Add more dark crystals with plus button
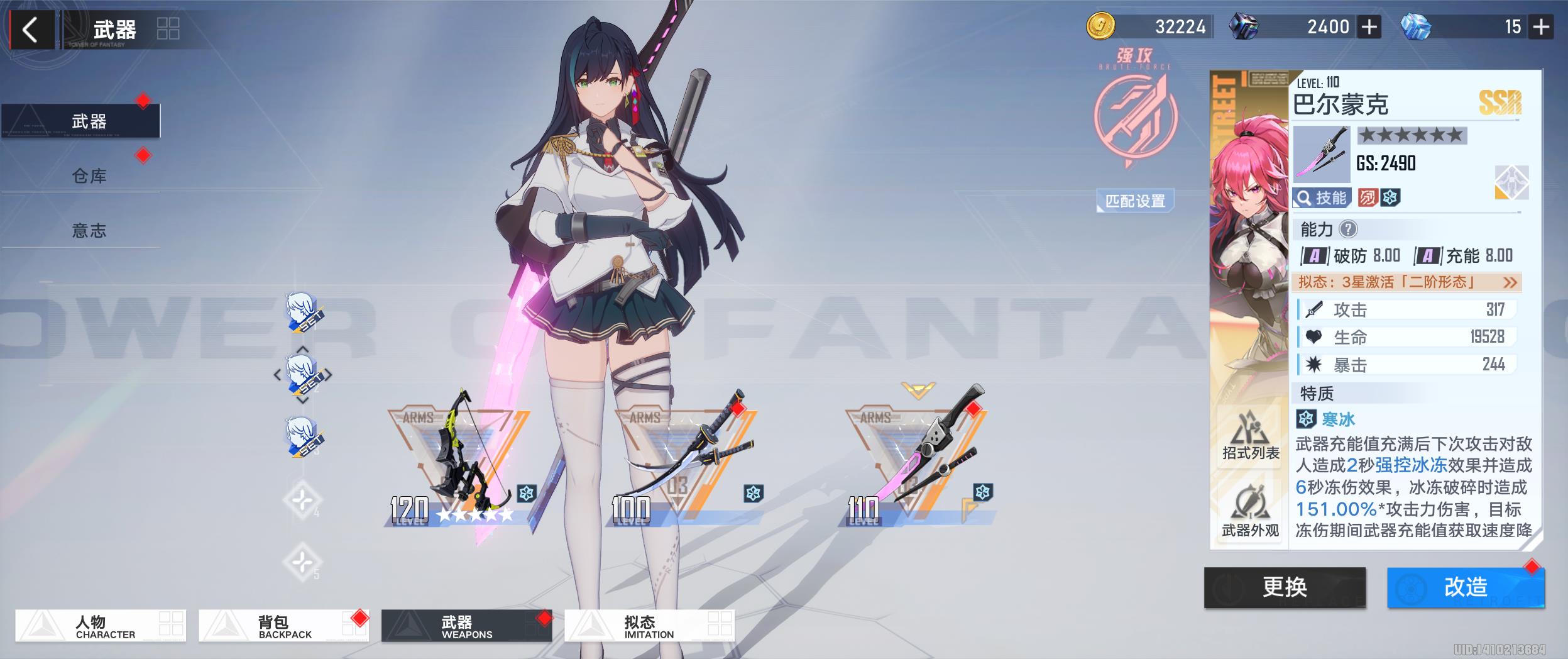This screenshot has height=659, width=1568. [x=1369, y=27]
